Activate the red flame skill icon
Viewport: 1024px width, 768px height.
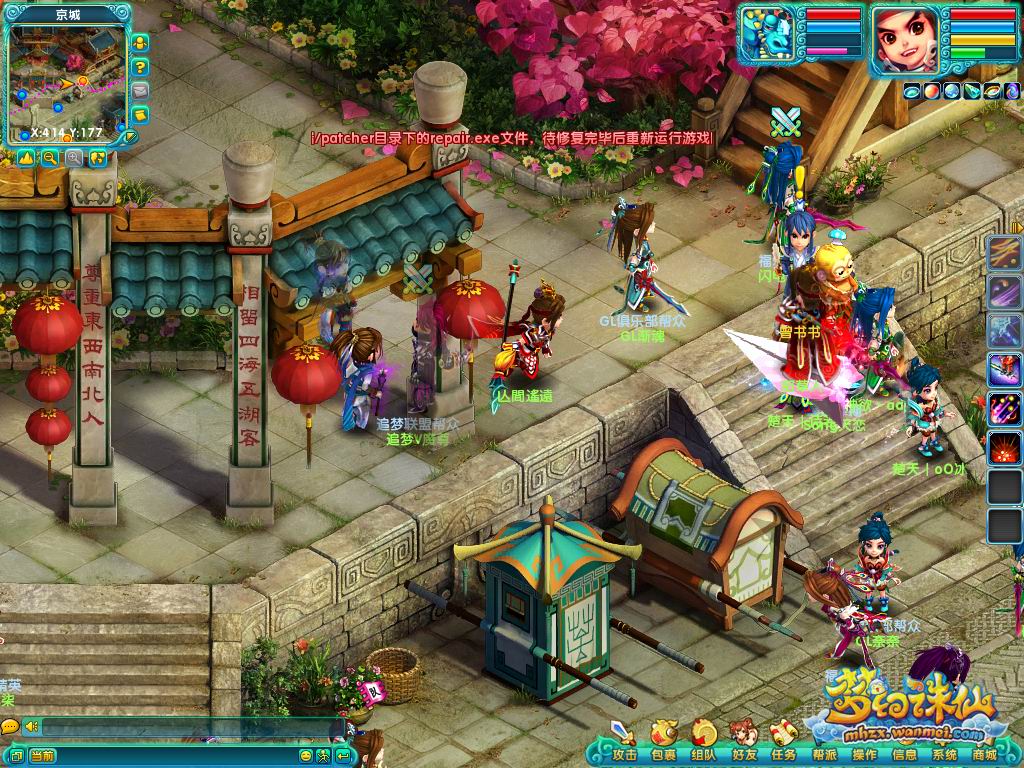(1003, 449)
